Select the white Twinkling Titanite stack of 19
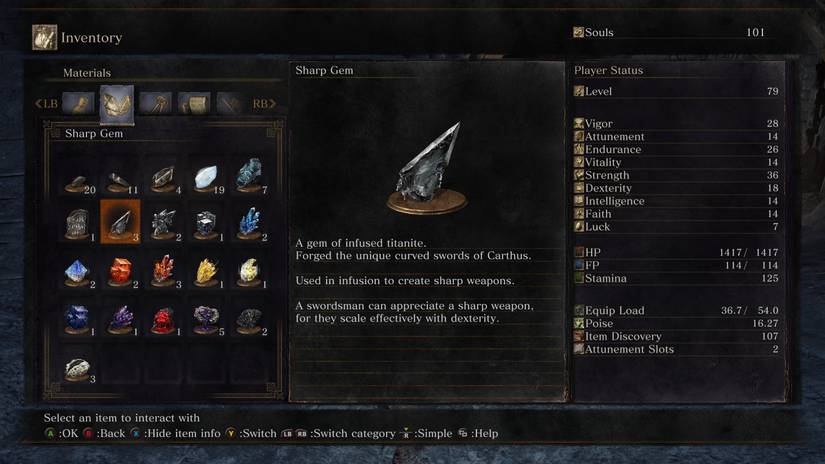This screenshot has width=825, height=464. click(x=205, y=178)
